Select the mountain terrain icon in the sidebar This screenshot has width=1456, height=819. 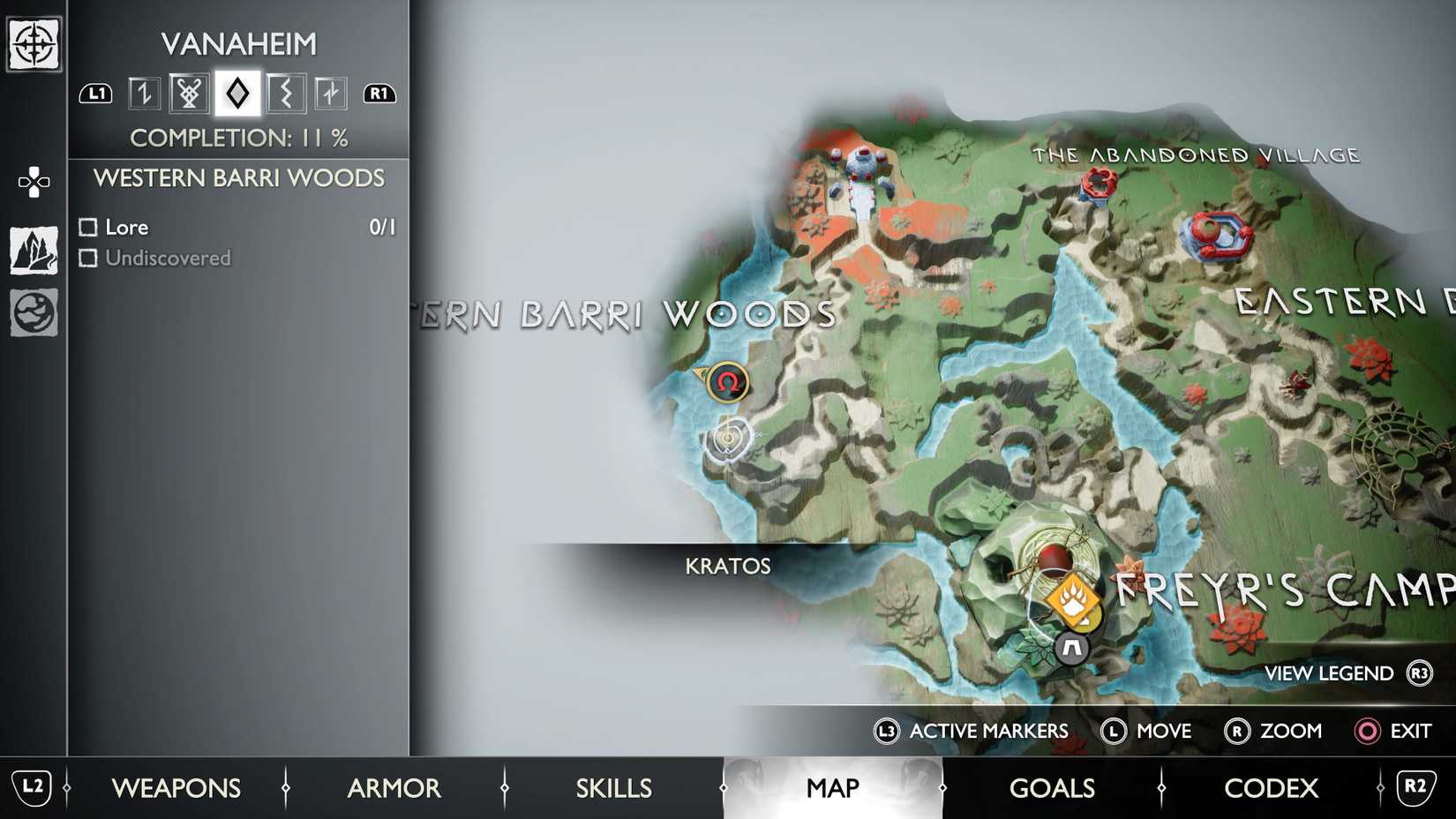click(x=33, y=250)
